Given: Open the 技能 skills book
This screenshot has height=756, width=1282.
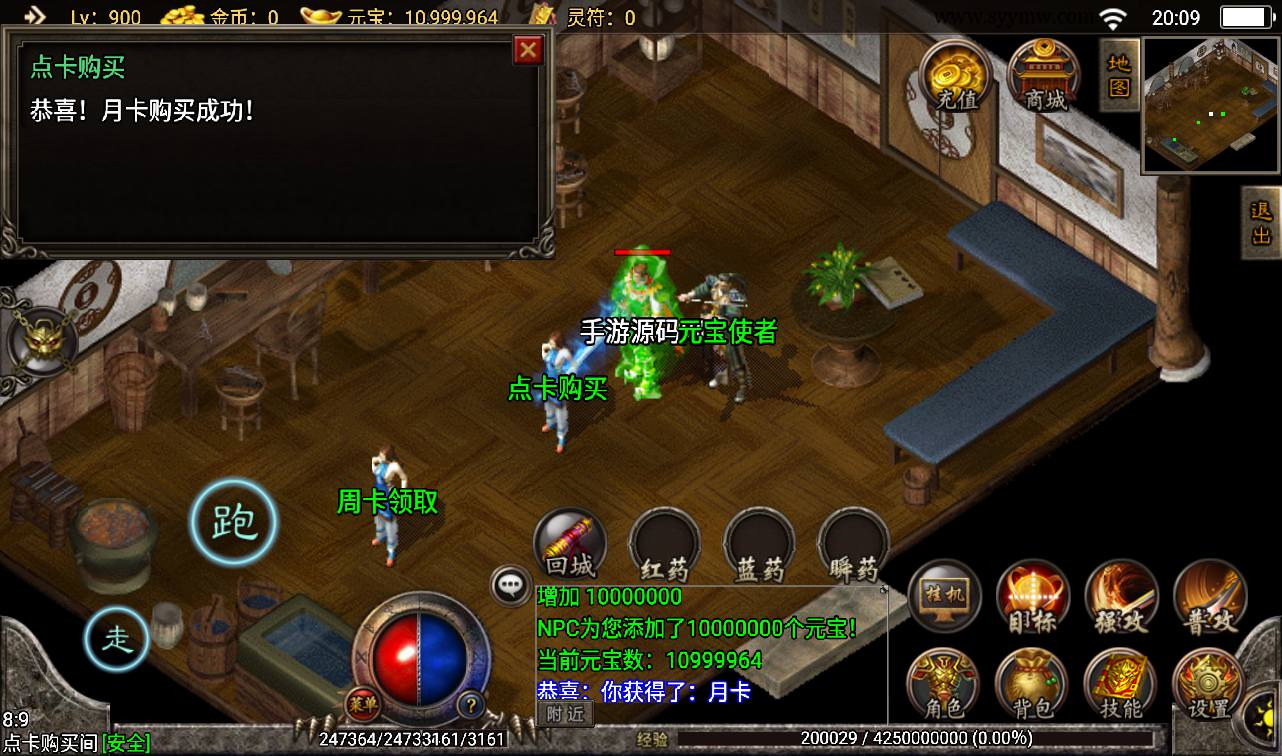Looking at the screenshot, I should (x=1121, y=685).
